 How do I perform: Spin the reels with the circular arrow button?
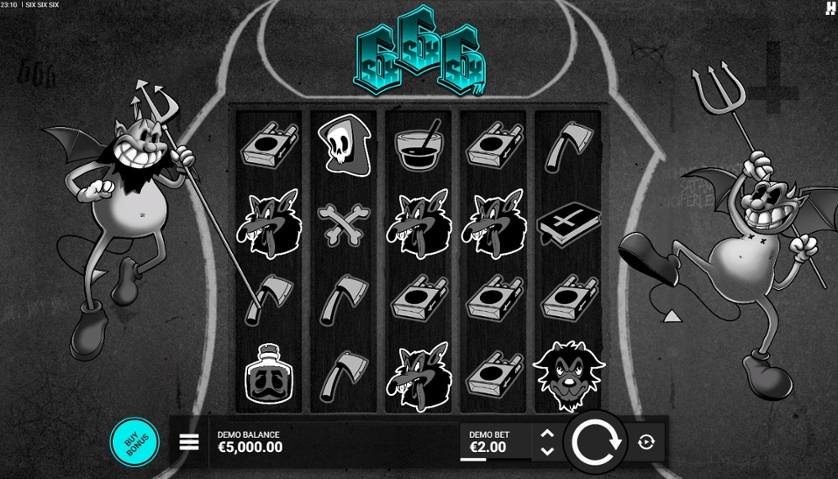click(x=596, y=442)
